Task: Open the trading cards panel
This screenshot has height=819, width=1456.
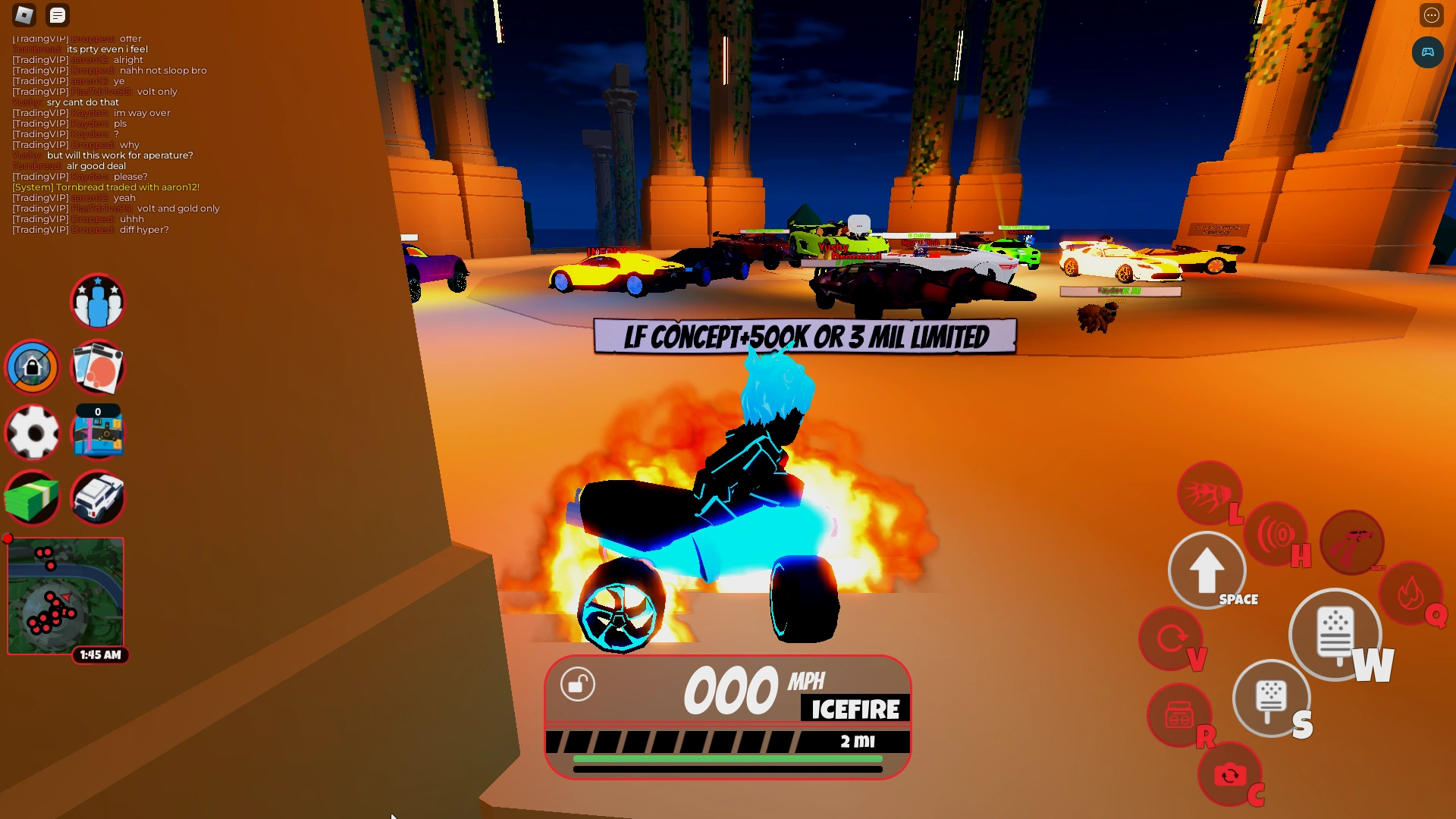Action: coord(98,367)
